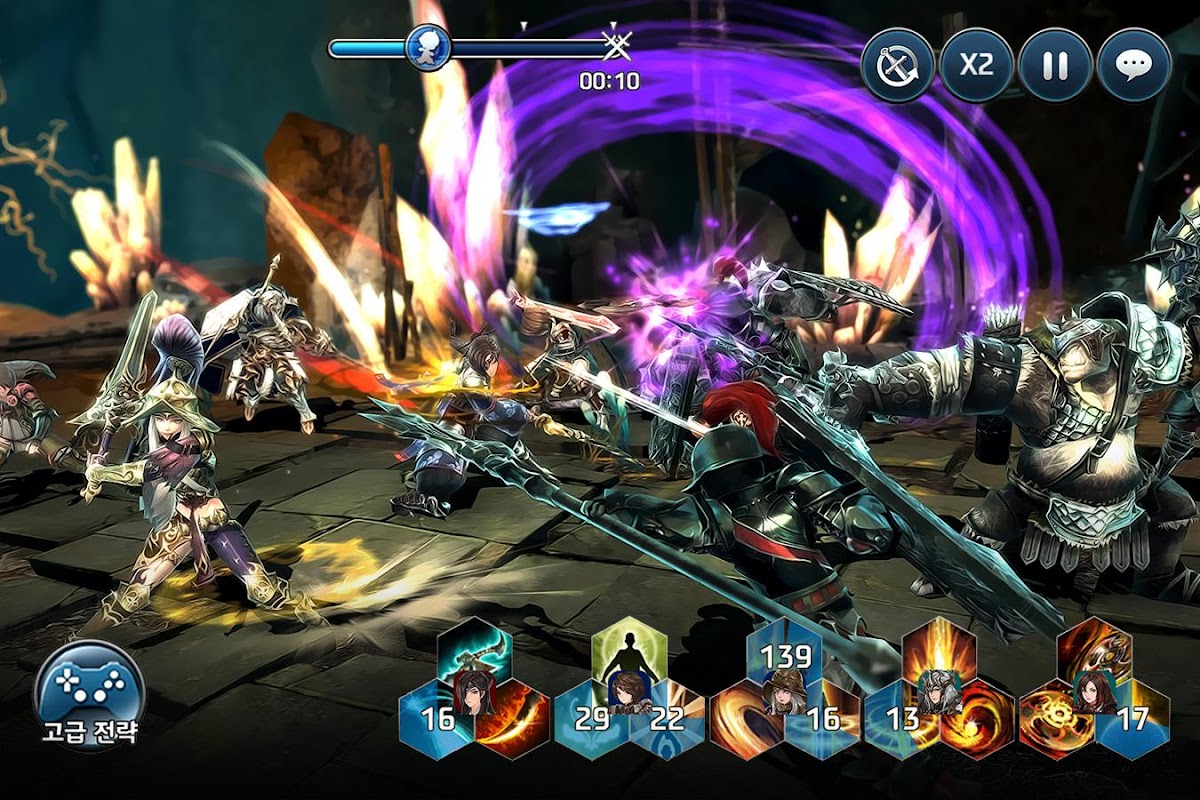Use the flaming crescent slash skill
This screenshot has height=800, width=1200.
[x=514, y=722]
